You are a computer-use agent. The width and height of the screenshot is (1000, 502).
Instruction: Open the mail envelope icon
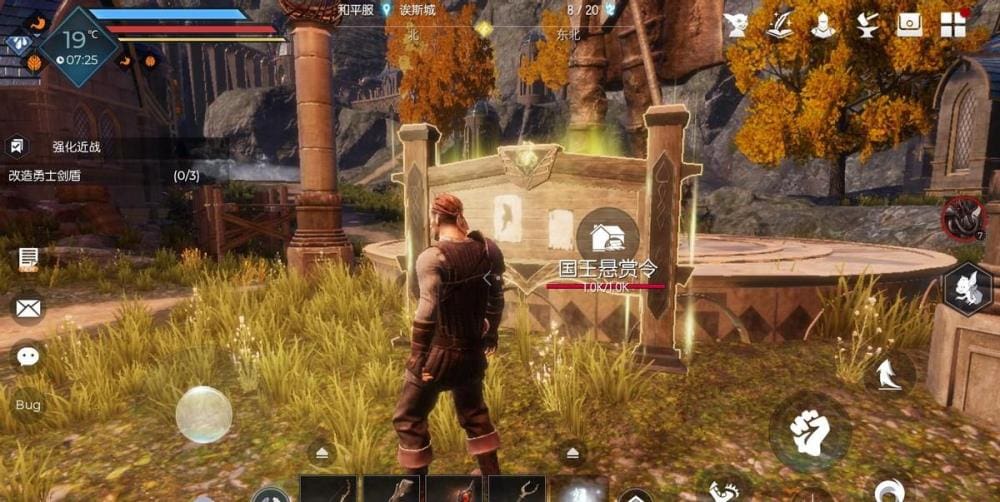tap(28, 307)
